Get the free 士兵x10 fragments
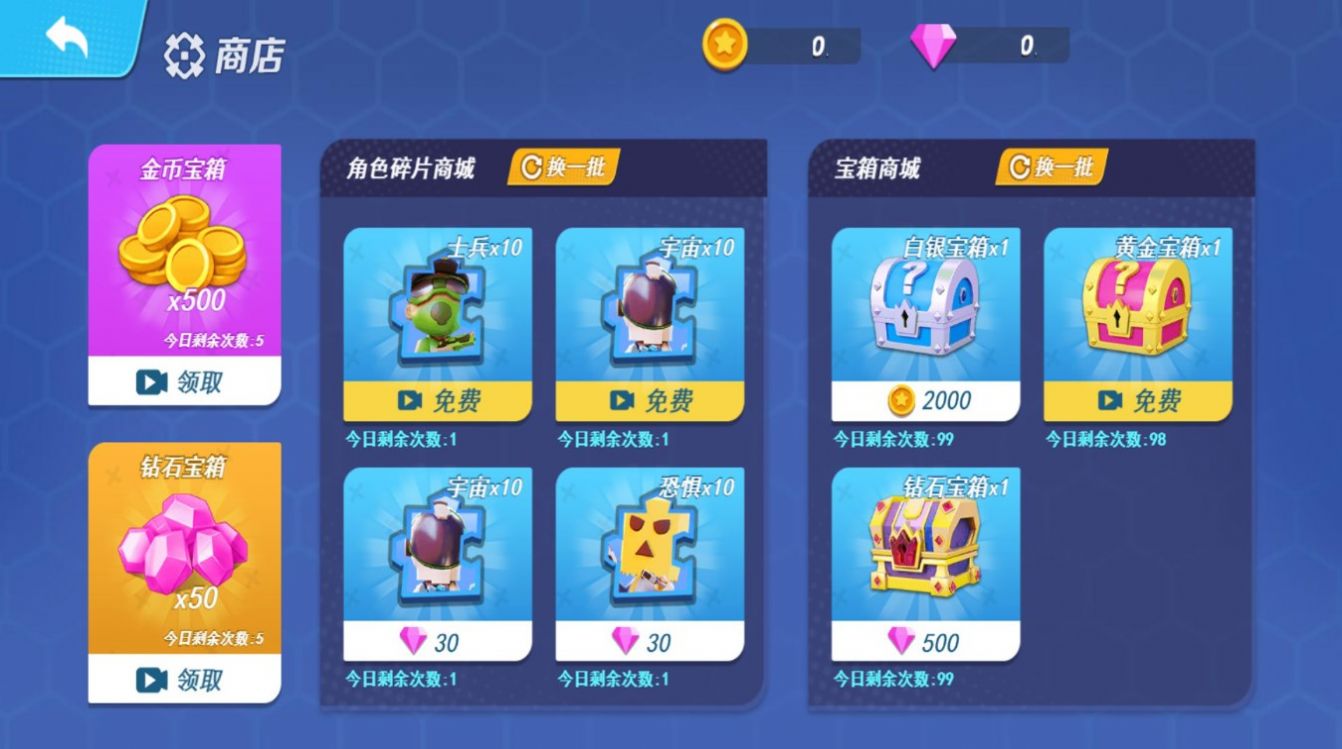This screenshot has width=1342, height=749. point(438,401)
